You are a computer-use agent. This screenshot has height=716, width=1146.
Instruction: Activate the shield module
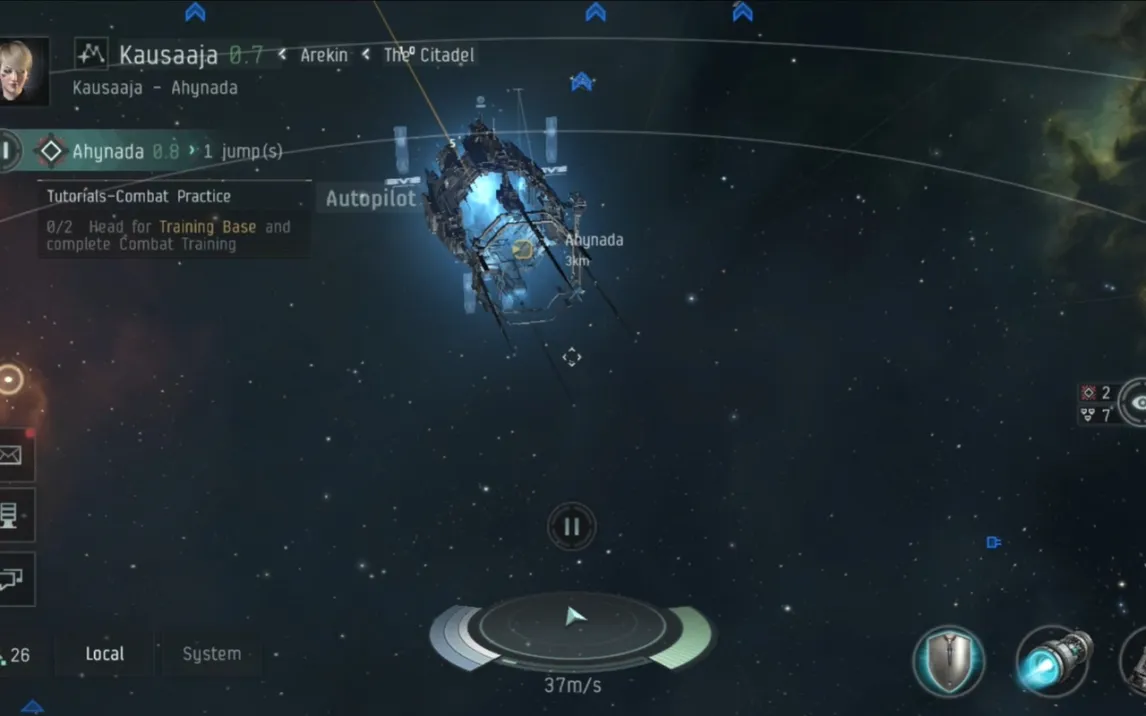click(x=948, y=661)
